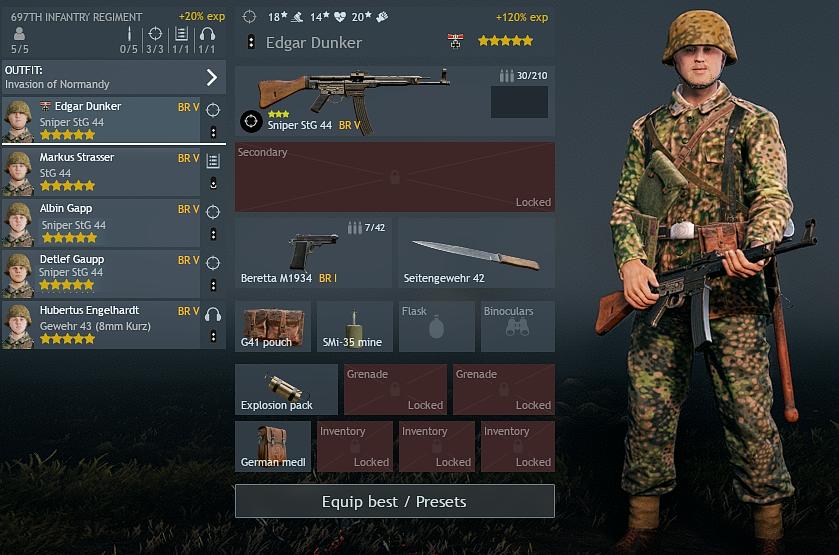The width and height of the screenshot is (839, 555).
Task: Pick Detlef Gaupp in the squad list
Action: 100,274
